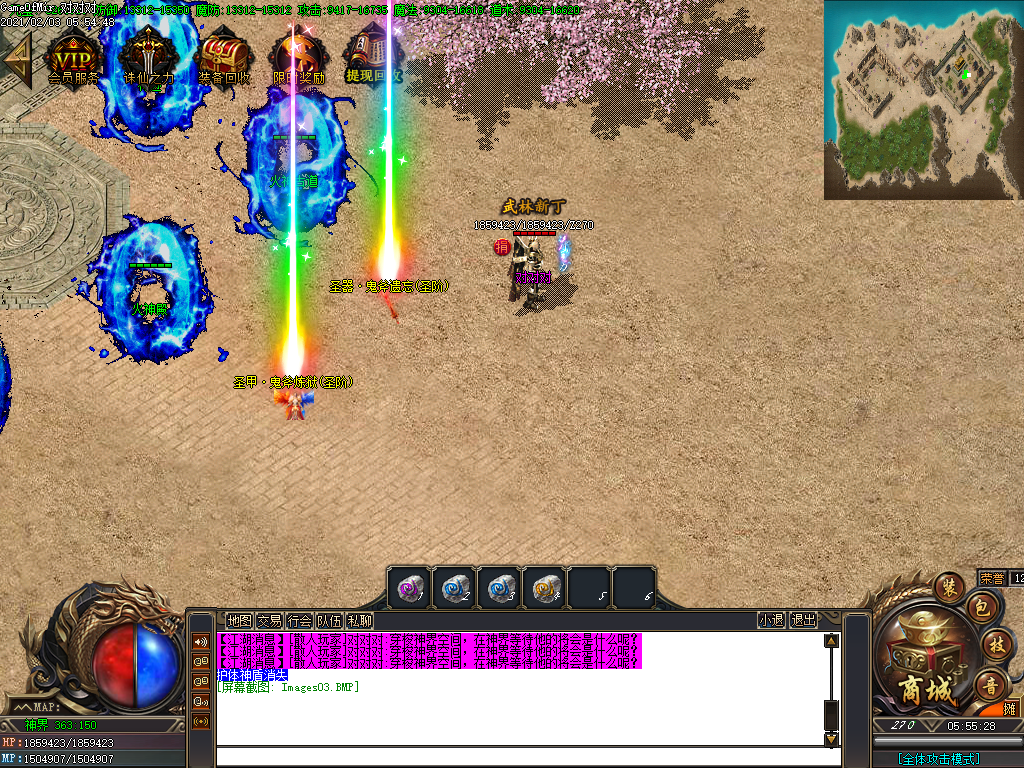Open 私聊 private chat button
The width and height of the screenshot is (1024, 768).
[359, 621]
